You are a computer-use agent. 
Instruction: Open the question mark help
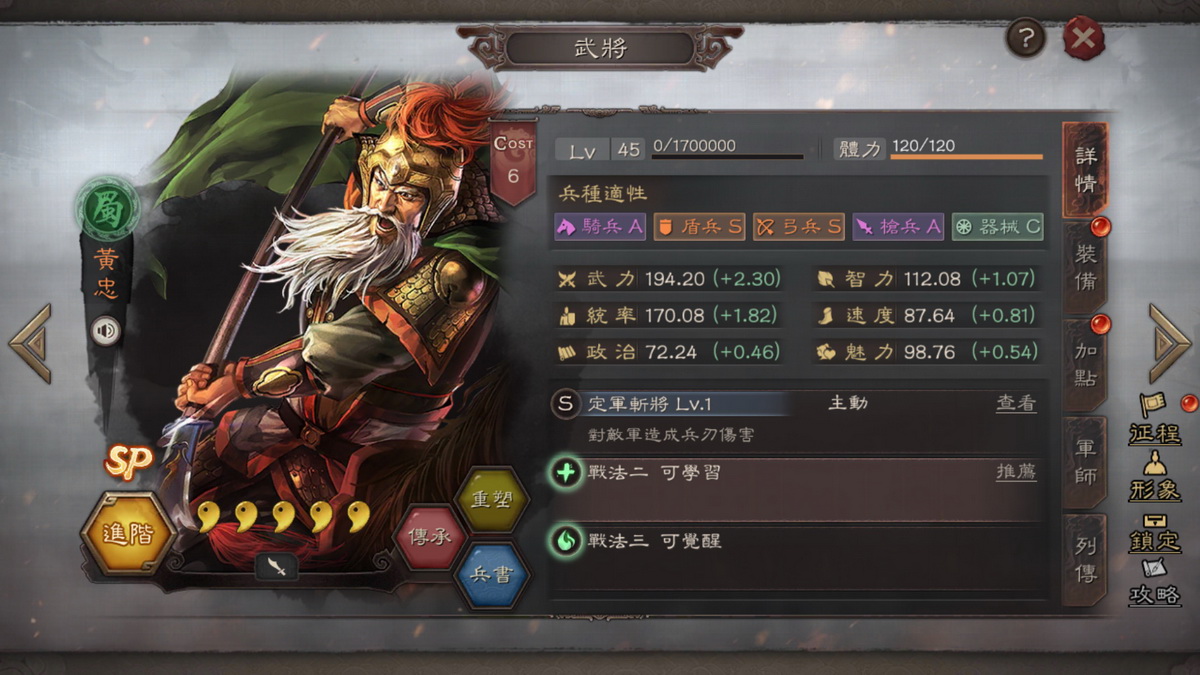coord(1026,39)
